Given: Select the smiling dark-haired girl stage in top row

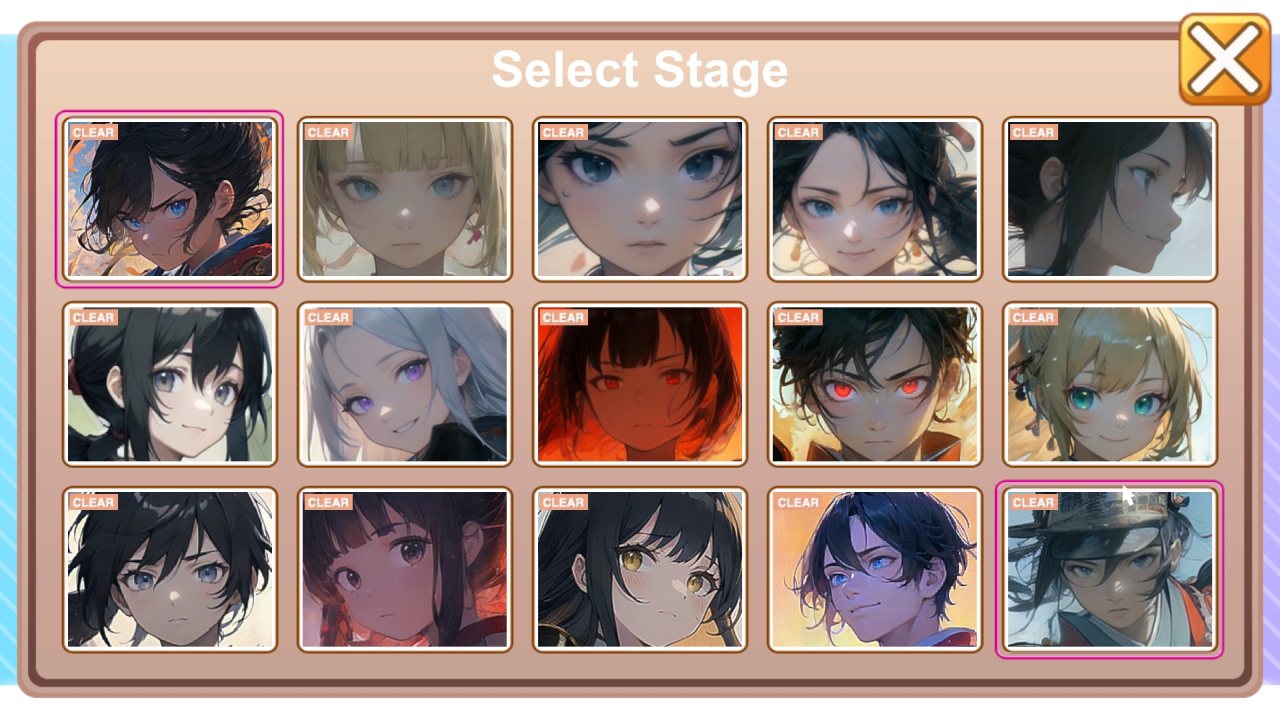Looking at the screenshot, I should pyautogui.click(x=873, y=196).
